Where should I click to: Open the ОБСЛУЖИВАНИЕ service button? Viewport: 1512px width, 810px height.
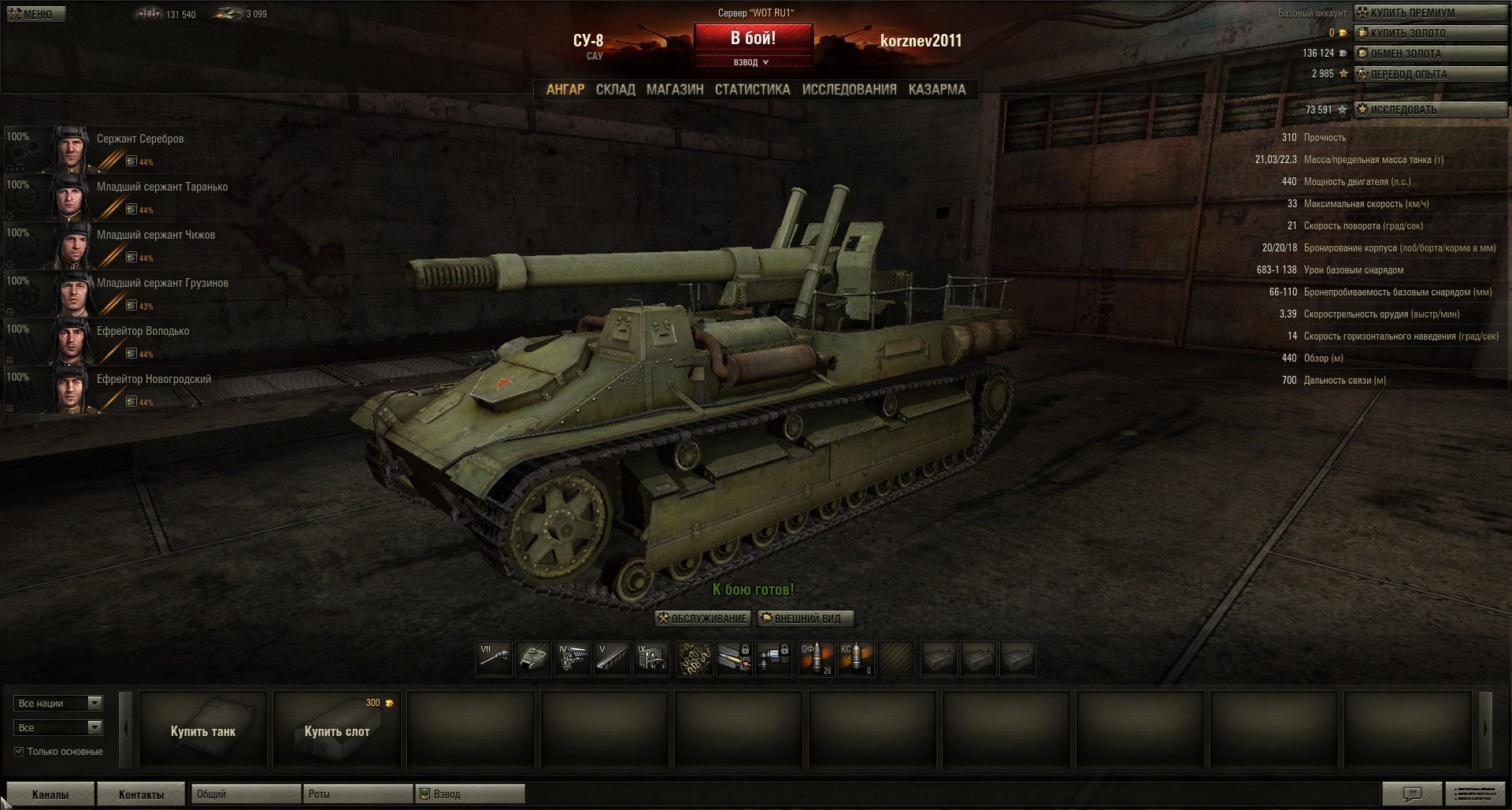[x=702, y=619]
